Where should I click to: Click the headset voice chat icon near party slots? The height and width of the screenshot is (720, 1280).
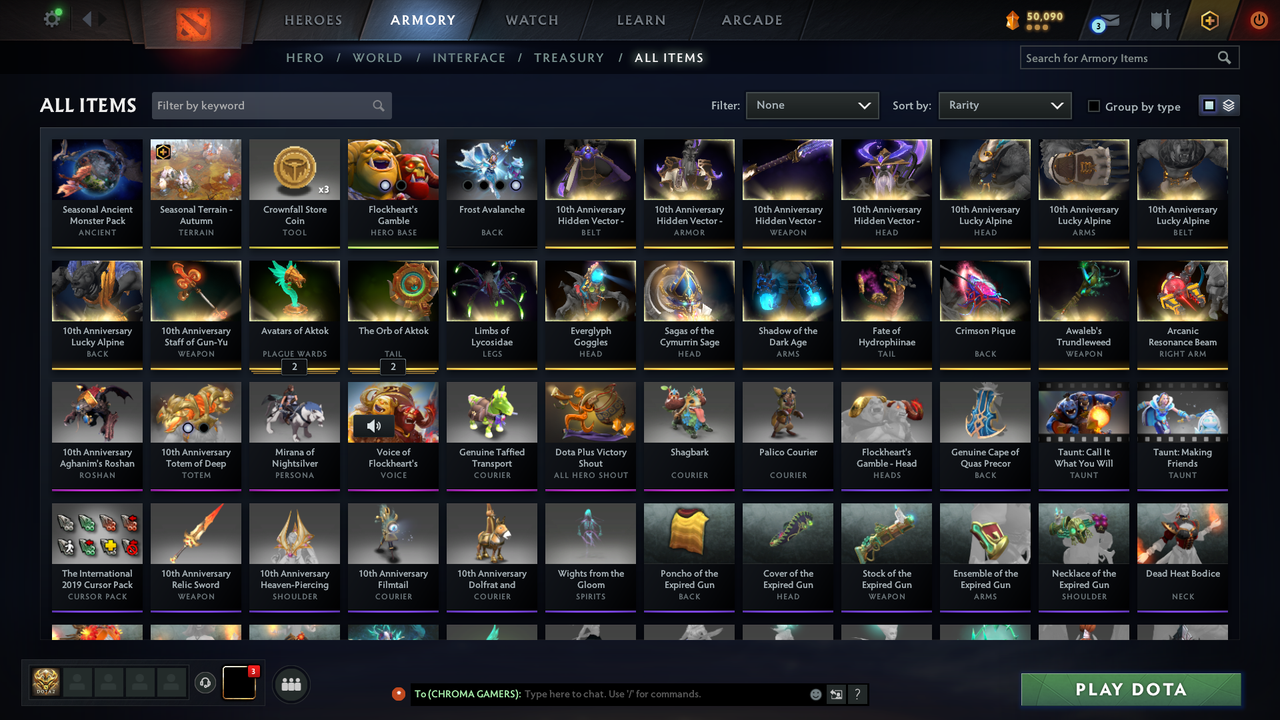[x=206, y=683]
